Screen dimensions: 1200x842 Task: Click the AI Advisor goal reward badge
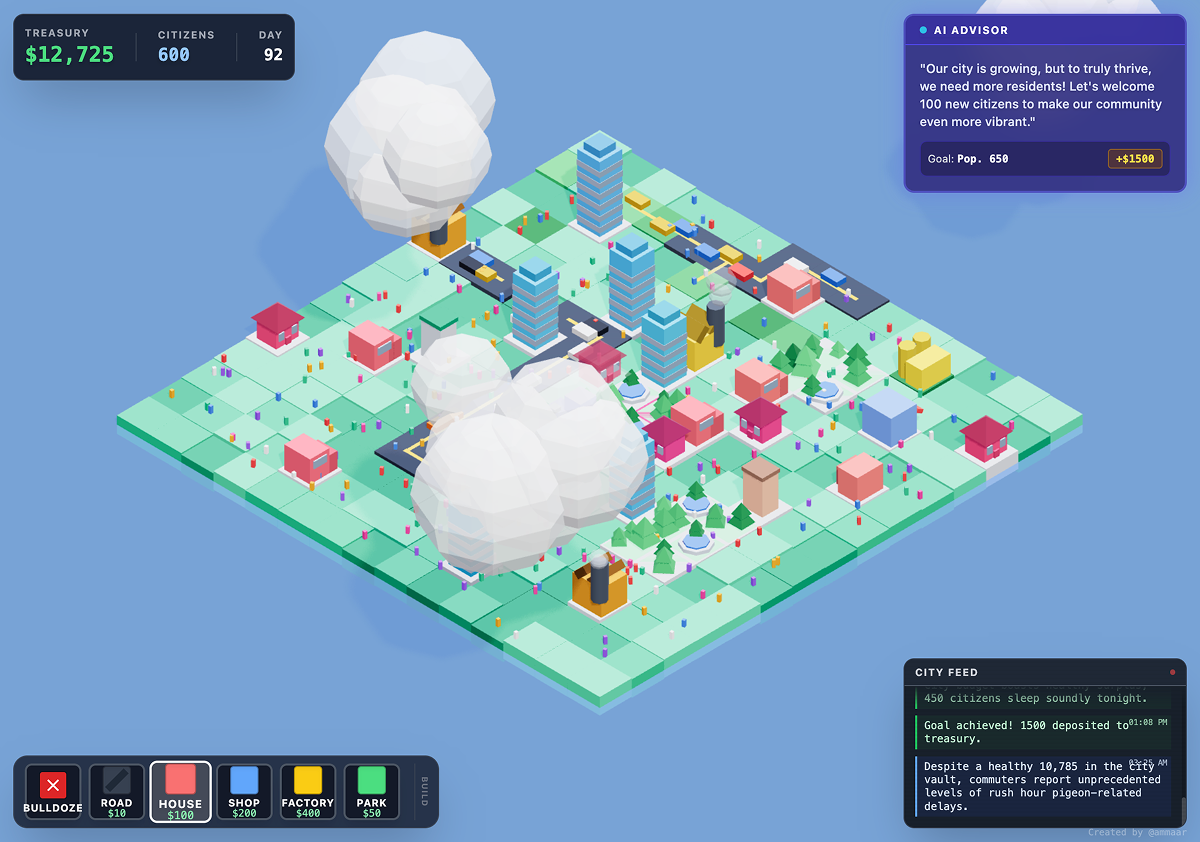point(1135,159)
